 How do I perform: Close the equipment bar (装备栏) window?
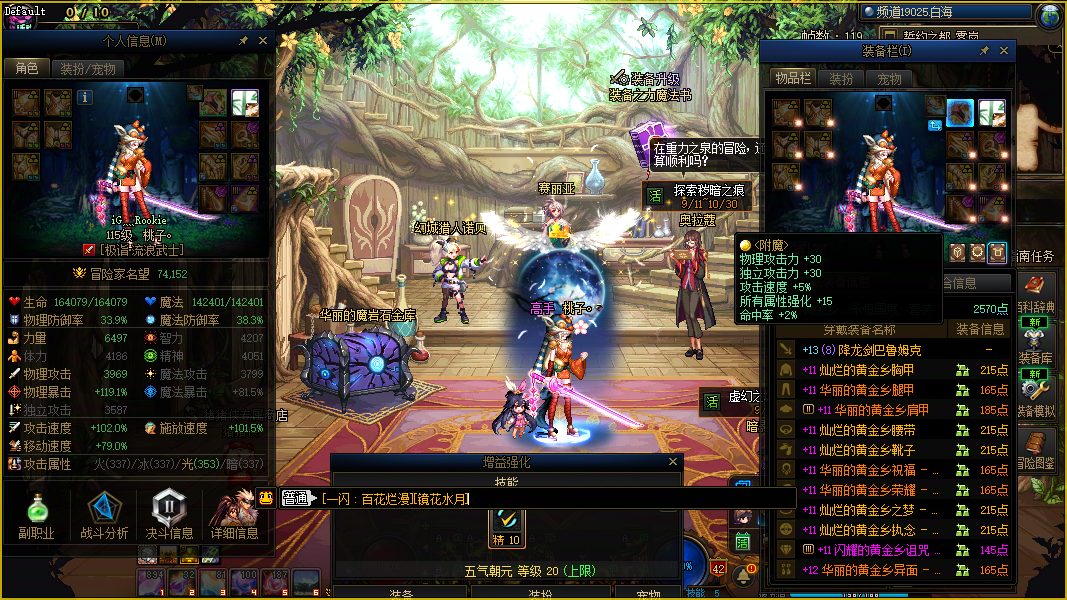coord(1005,51)
